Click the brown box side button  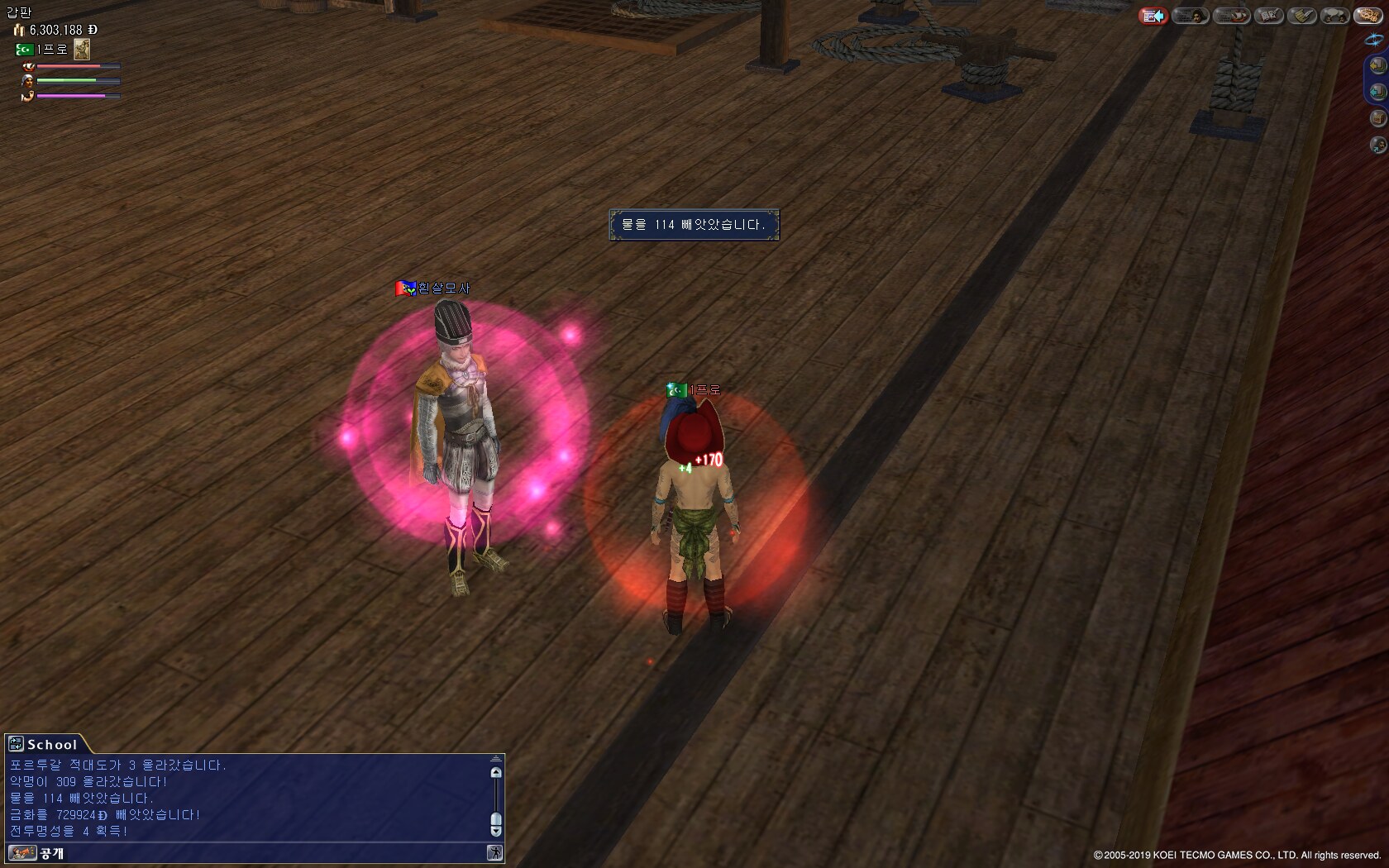click(1377, 118)
